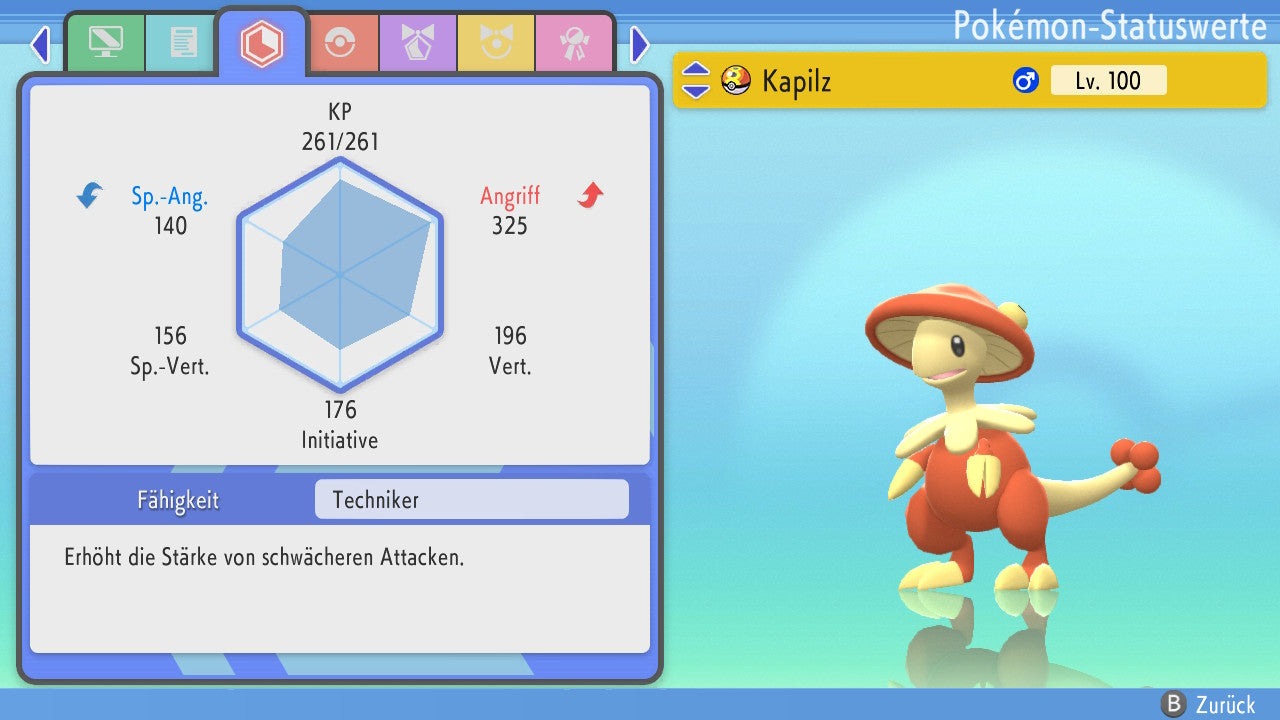Show the pink ribbon medal tab
Viewport: 1280px width, 720px height.
pos(574,42)
